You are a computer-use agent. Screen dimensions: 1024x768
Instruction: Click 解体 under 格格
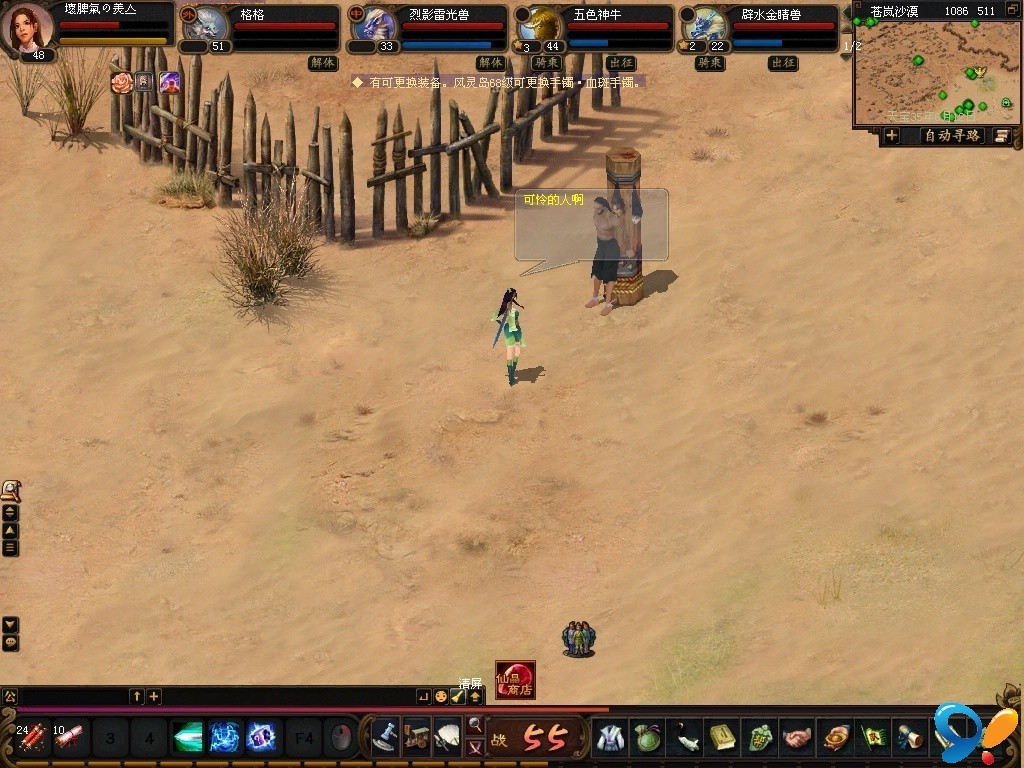point(323,63)
